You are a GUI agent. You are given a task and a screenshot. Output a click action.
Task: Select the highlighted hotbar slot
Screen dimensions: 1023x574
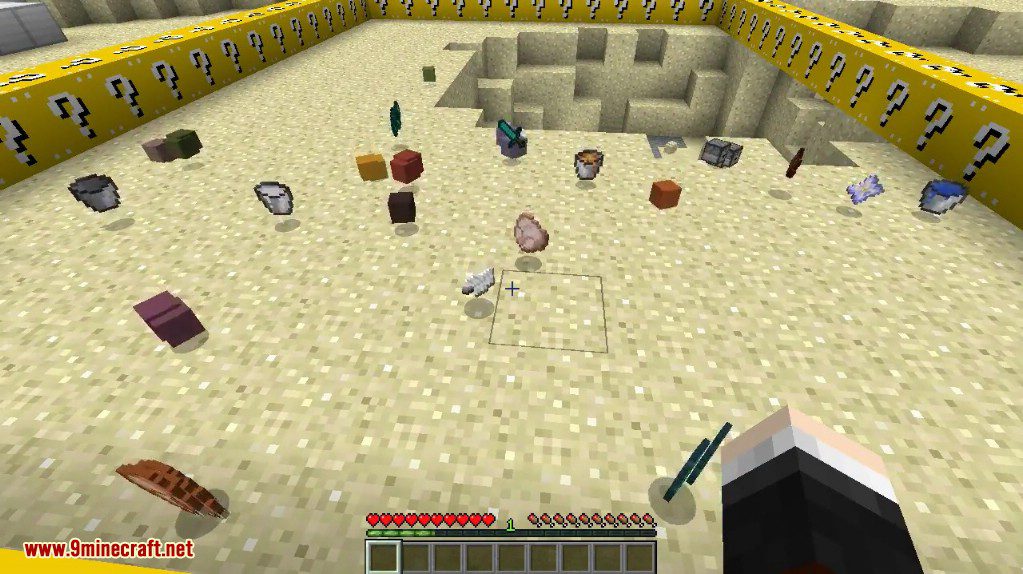tap(383, 557)
